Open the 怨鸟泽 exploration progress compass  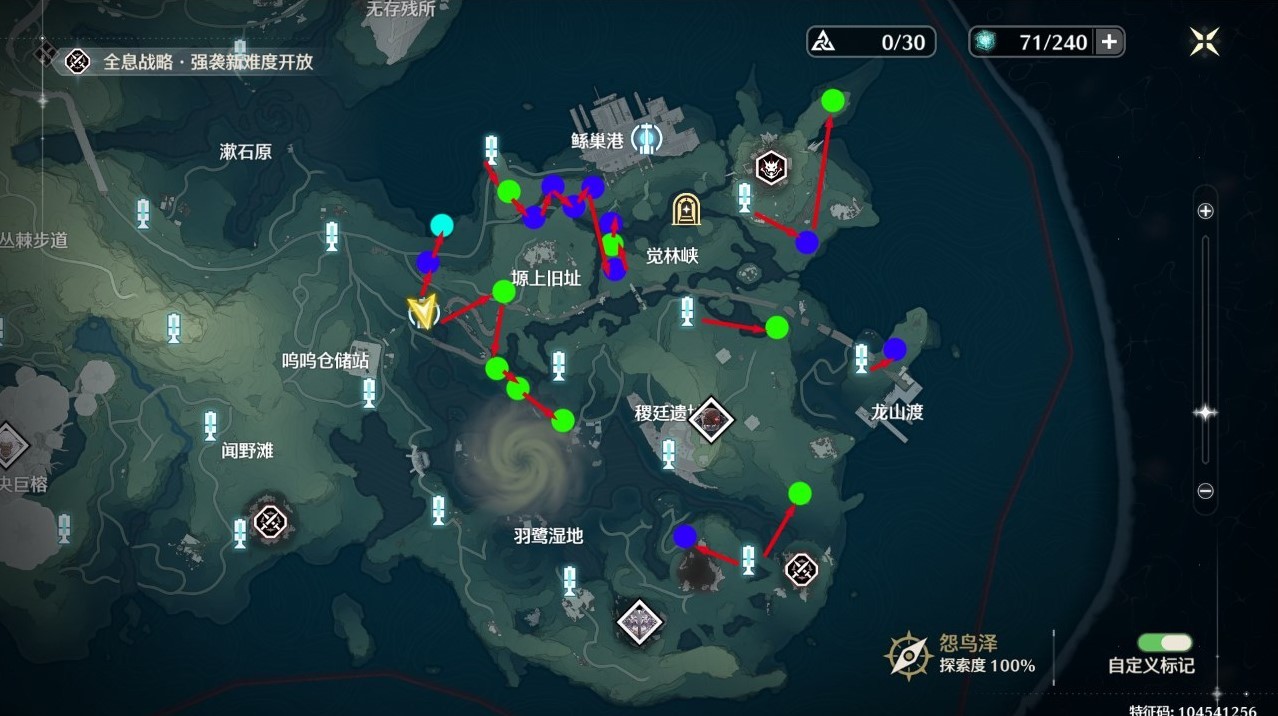(x=908, y=655)
